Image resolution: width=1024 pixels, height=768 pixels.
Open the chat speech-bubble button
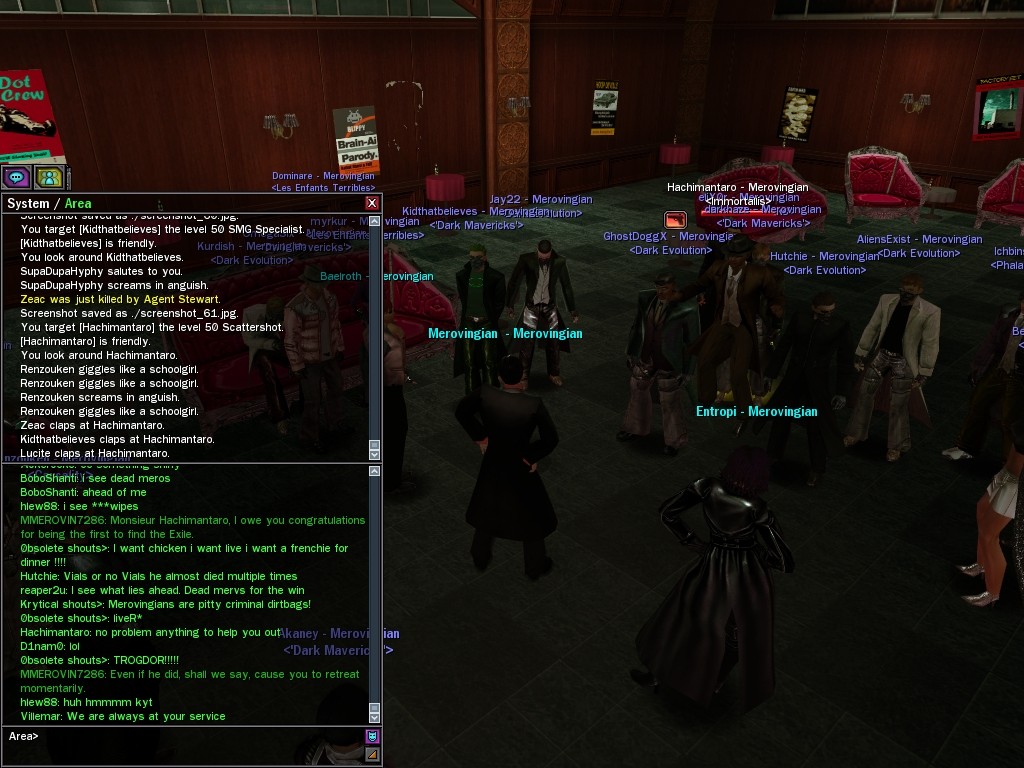[16, 178]
